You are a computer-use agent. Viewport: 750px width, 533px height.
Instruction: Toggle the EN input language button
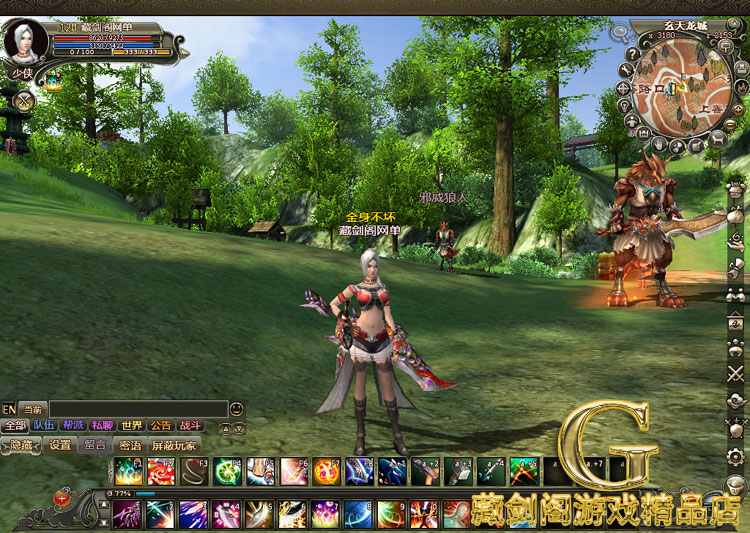9,408
